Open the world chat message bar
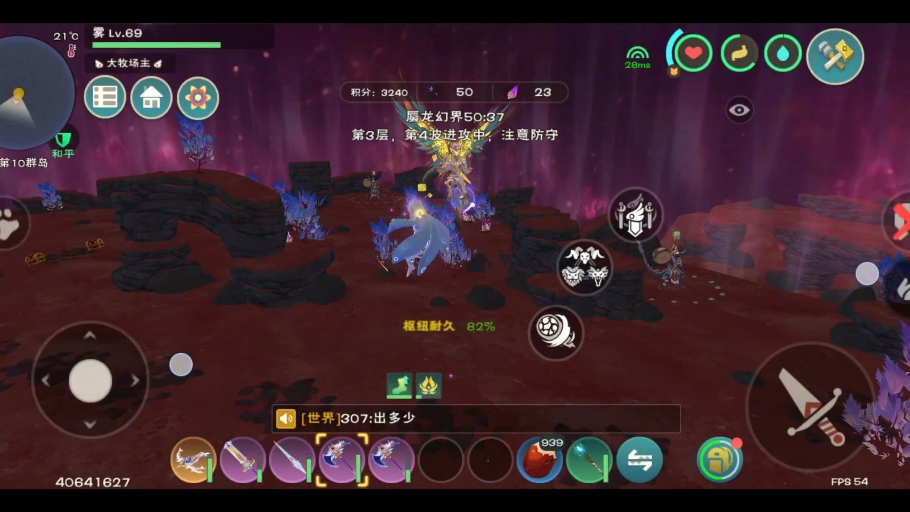This screenshot has height=512, width=910. (x=476, y=418)
